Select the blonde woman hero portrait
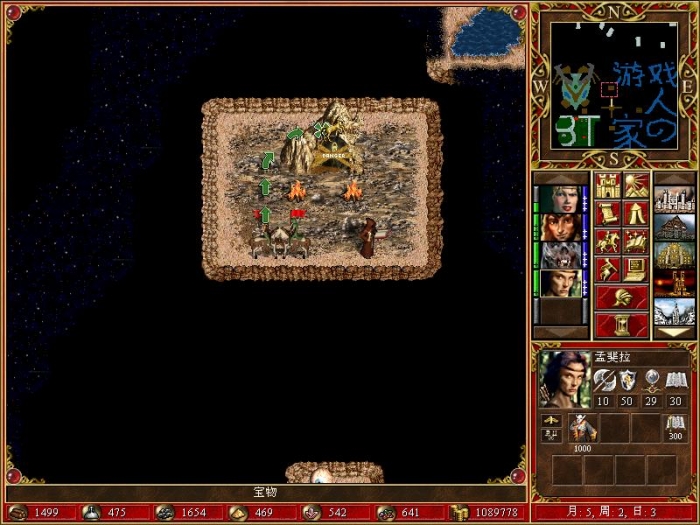Image resolution: width=700 pixels, height=525 pixels. 560,199
